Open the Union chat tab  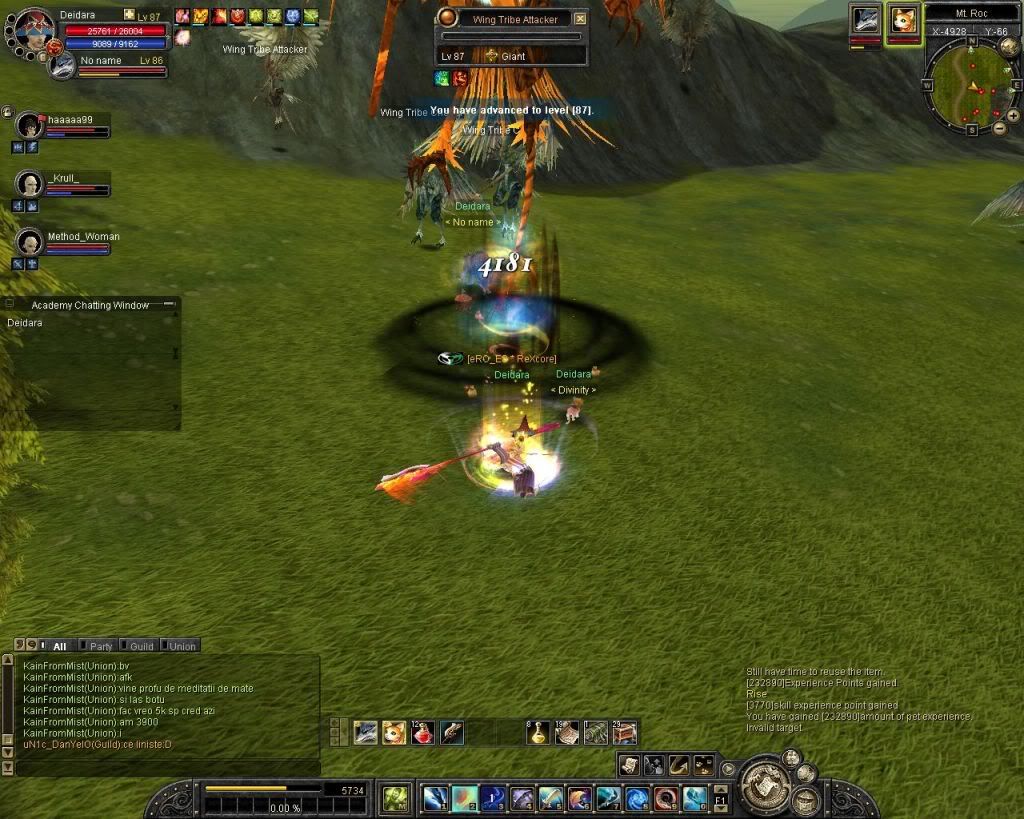coord(181,646)
